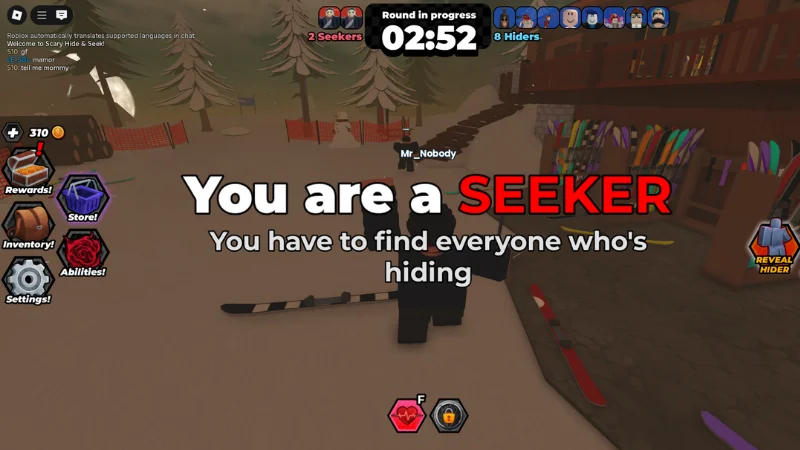Open the Inventory backpack
Image resolution: width=800 pixels, height=450 pixels.
(27, 225)
